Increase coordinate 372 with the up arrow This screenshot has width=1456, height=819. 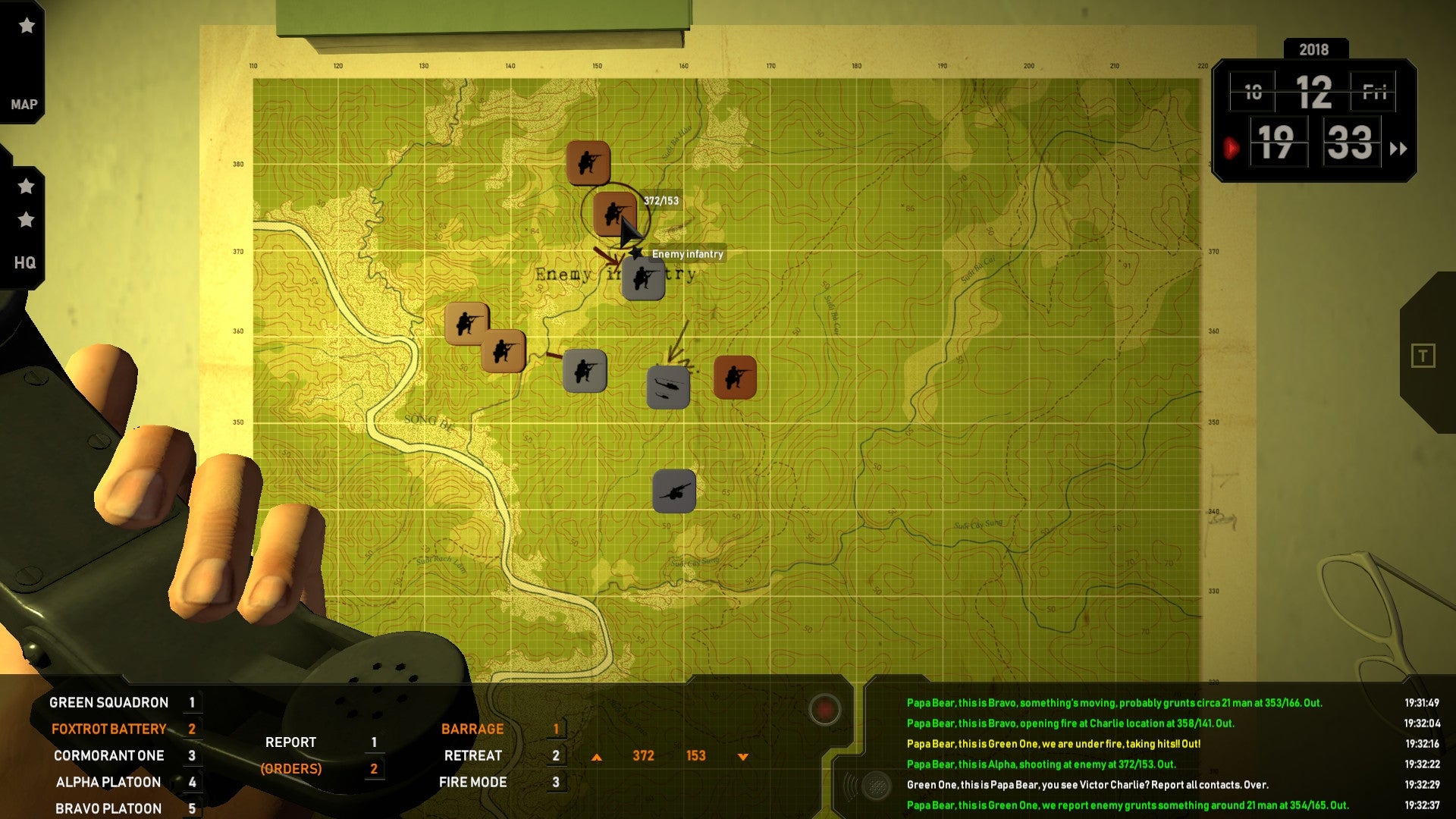[598, 755]
